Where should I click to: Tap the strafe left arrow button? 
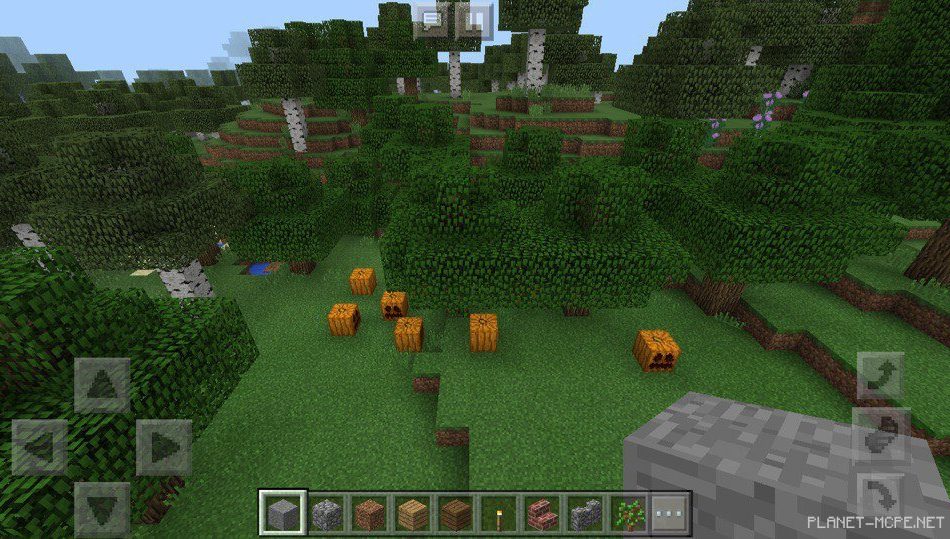point(40,447)
